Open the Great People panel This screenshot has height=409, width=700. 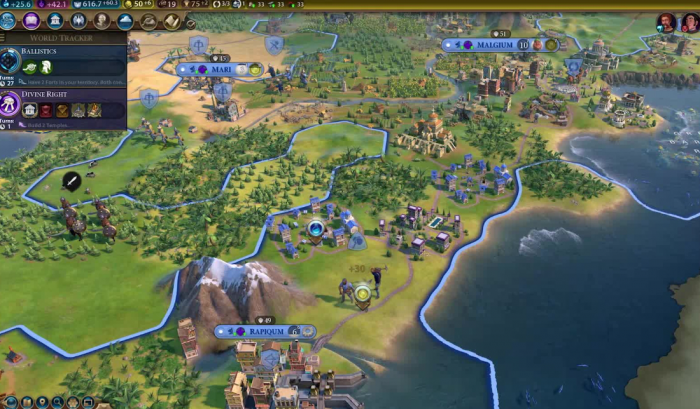pyautogui.click(x=102, y=21)
